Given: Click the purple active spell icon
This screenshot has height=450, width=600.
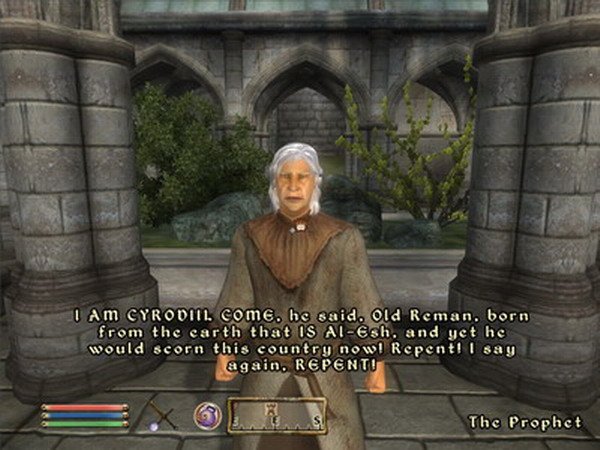Looking at the screenshot, I should tap(207, 414).
